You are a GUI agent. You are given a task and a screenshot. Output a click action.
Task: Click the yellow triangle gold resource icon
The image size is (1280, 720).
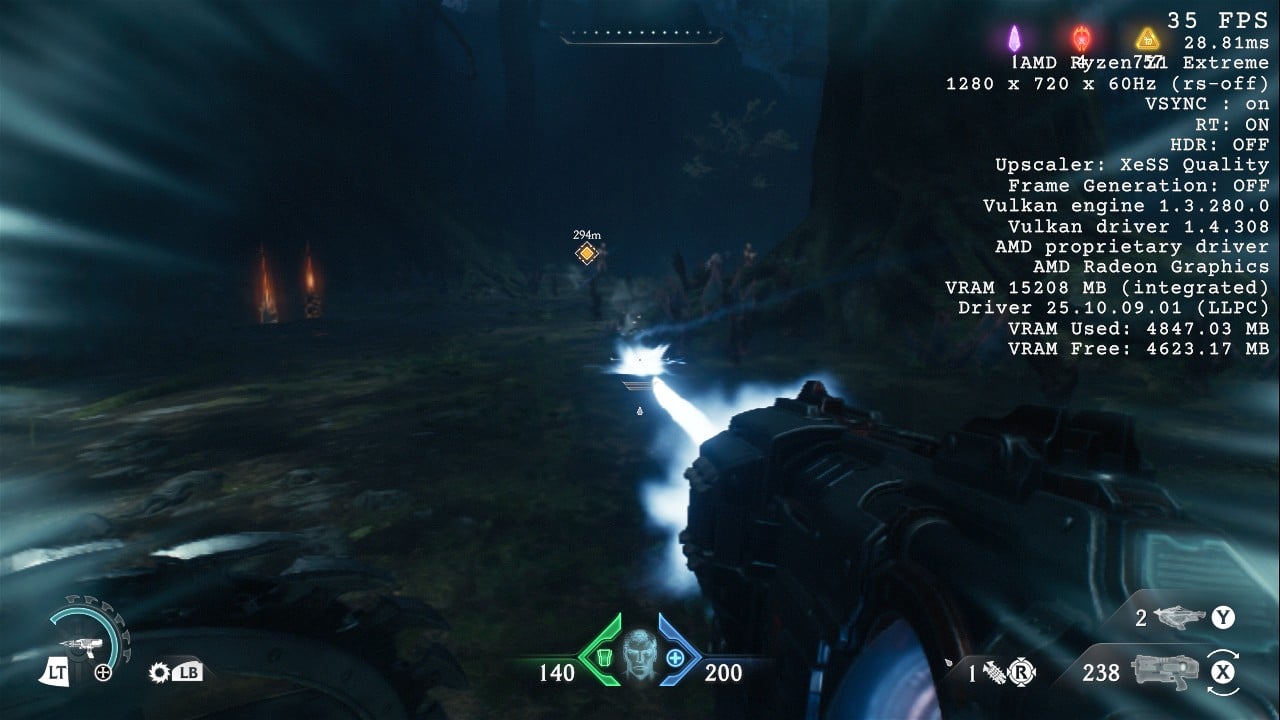1146,40
